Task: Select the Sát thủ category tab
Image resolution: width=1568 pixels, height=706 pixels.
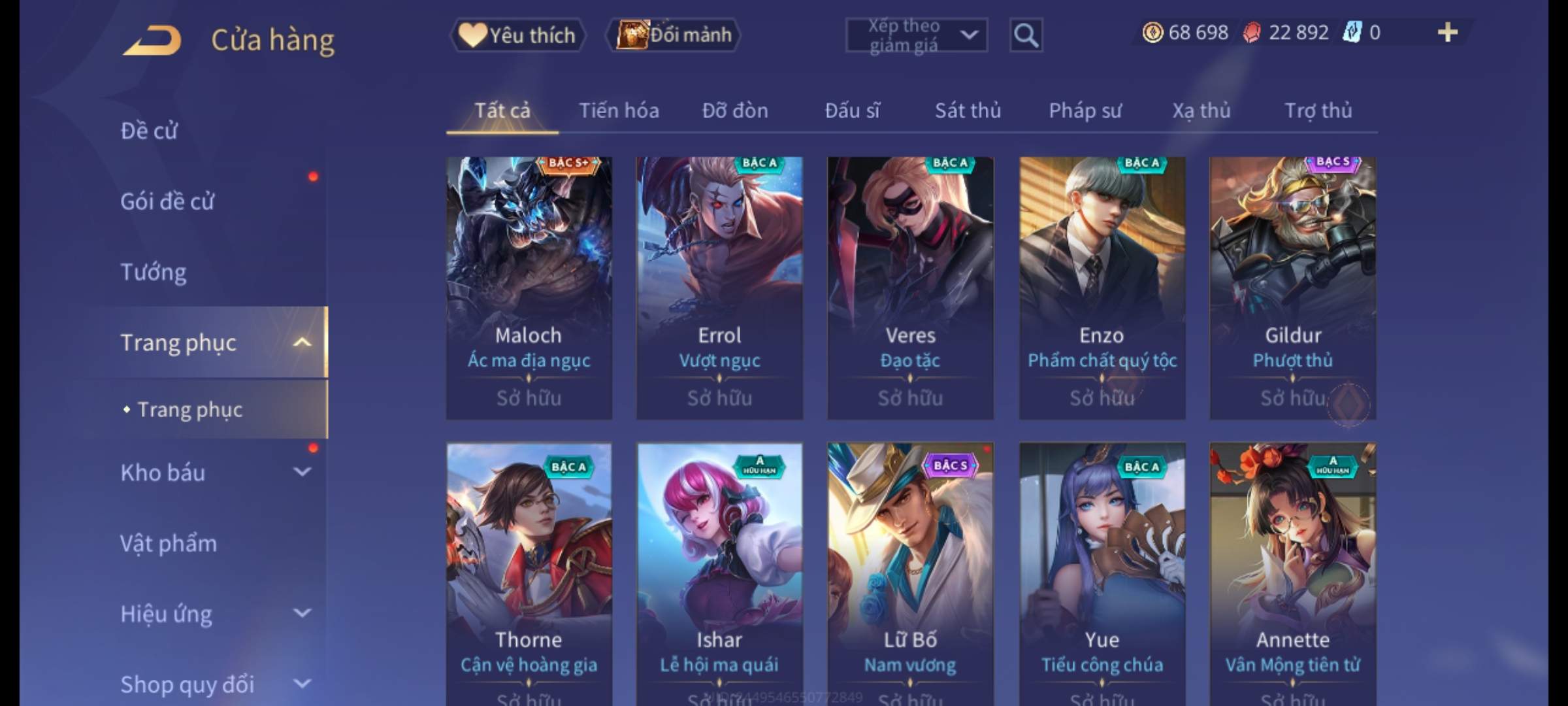Action: 968,110
